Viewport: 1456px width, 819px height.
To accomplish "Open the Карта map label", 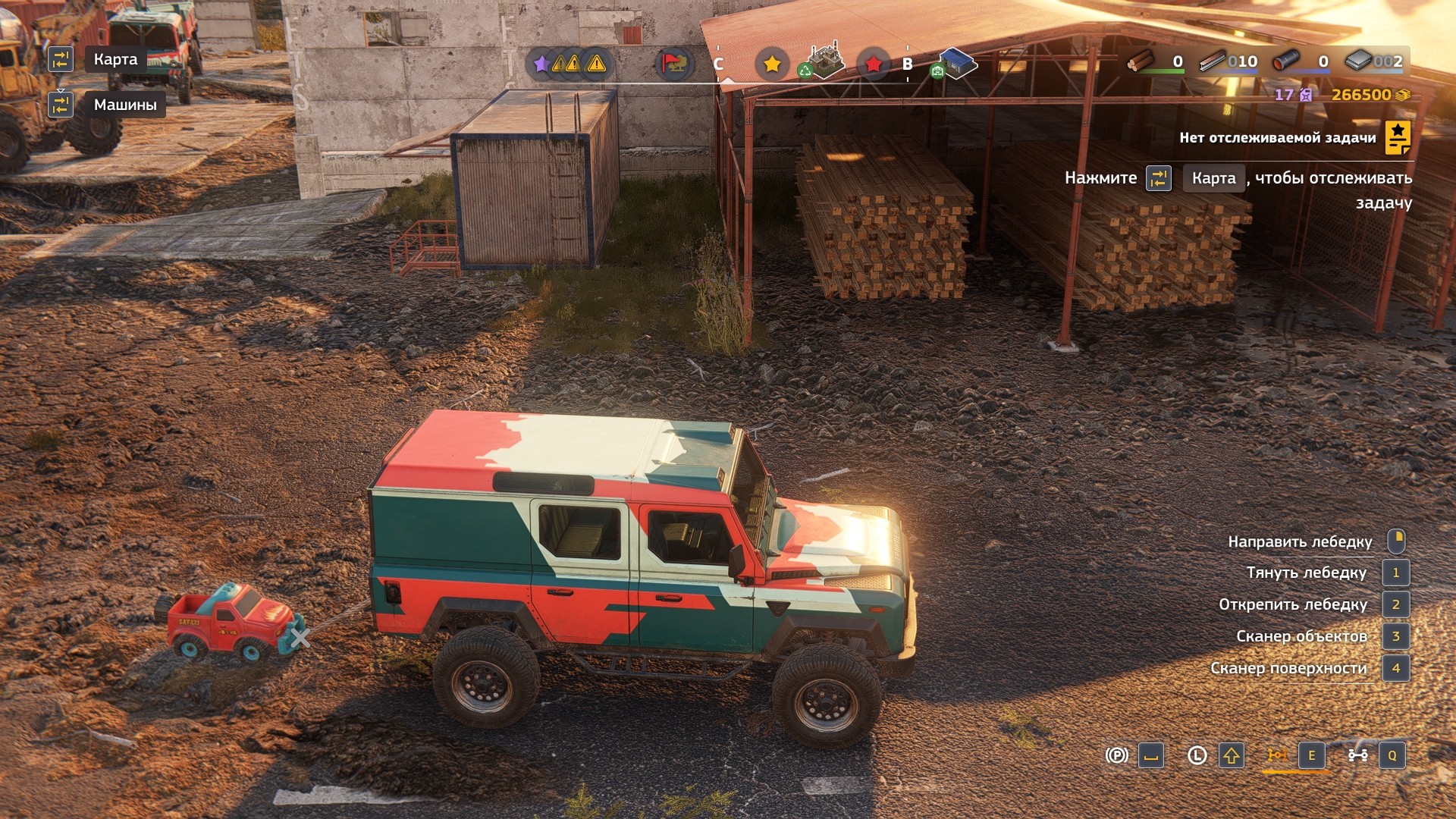I will [x=115, y=59].
